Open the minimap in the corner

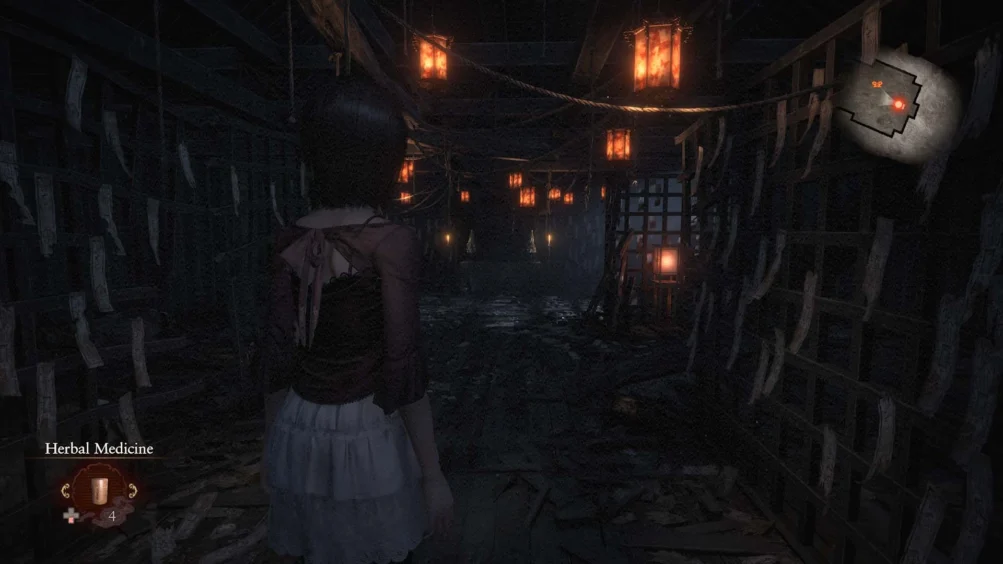pyautogui.click(x=897, y=103)
